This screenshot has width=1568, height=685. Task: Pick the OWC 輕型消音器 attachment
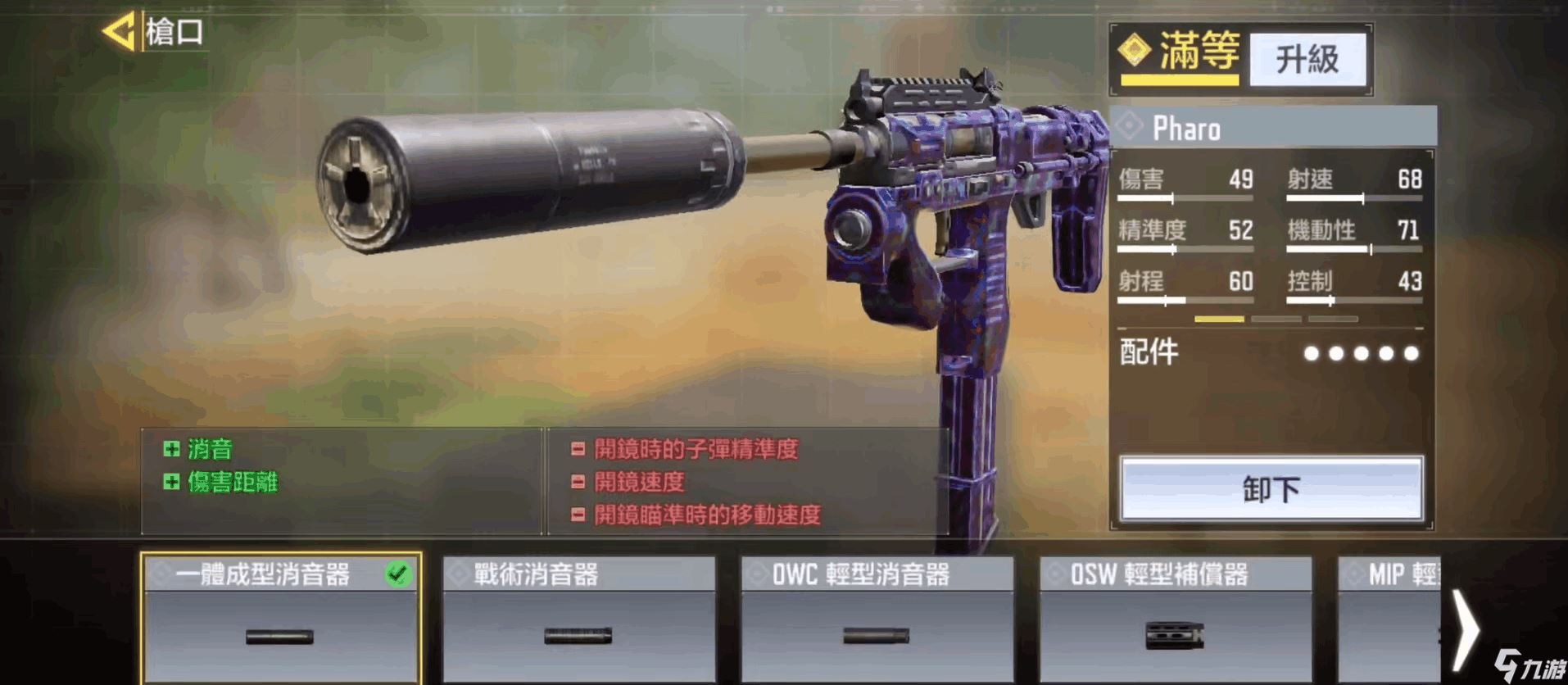877,619
